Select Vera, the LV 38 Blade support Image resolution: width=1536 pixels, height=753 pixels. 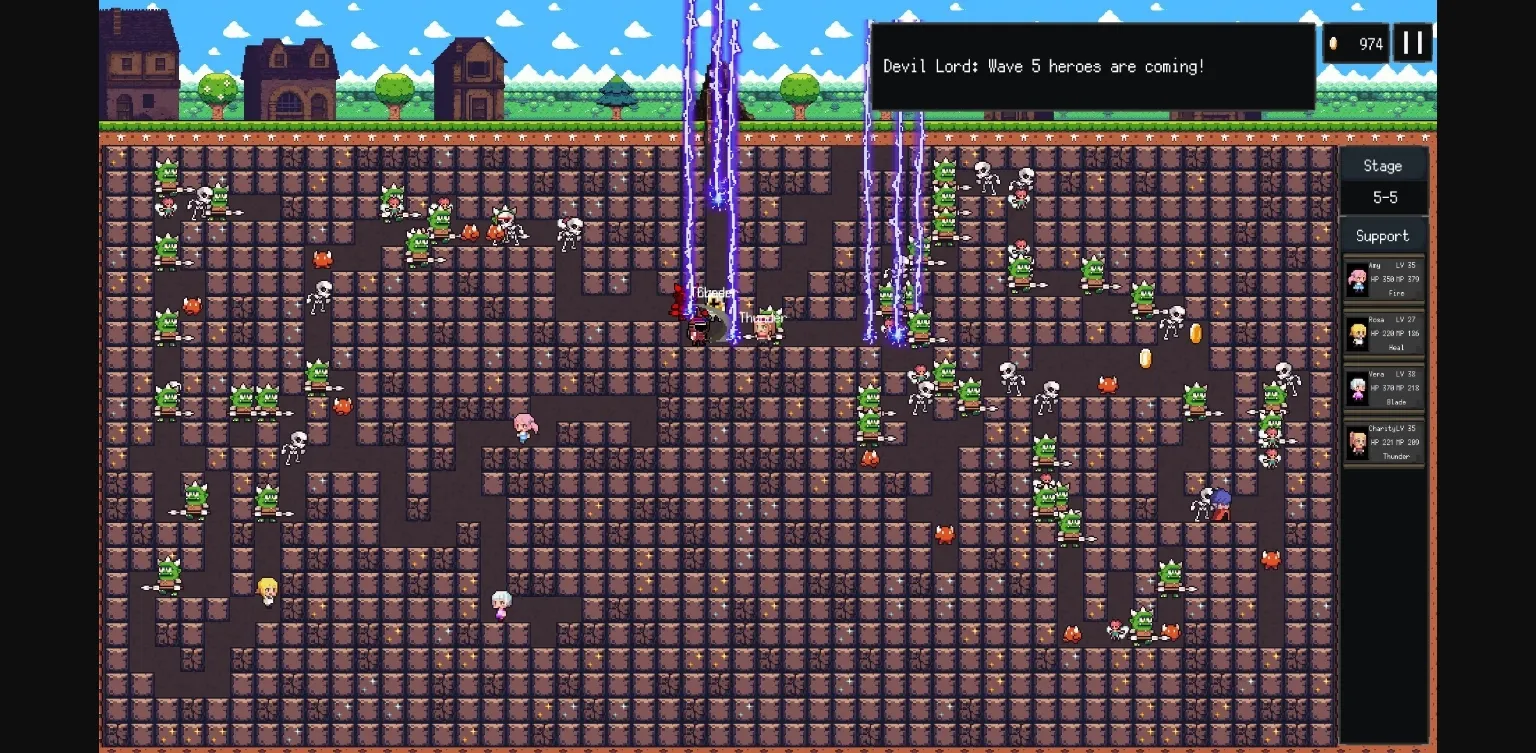click(x=1383, y=389)
